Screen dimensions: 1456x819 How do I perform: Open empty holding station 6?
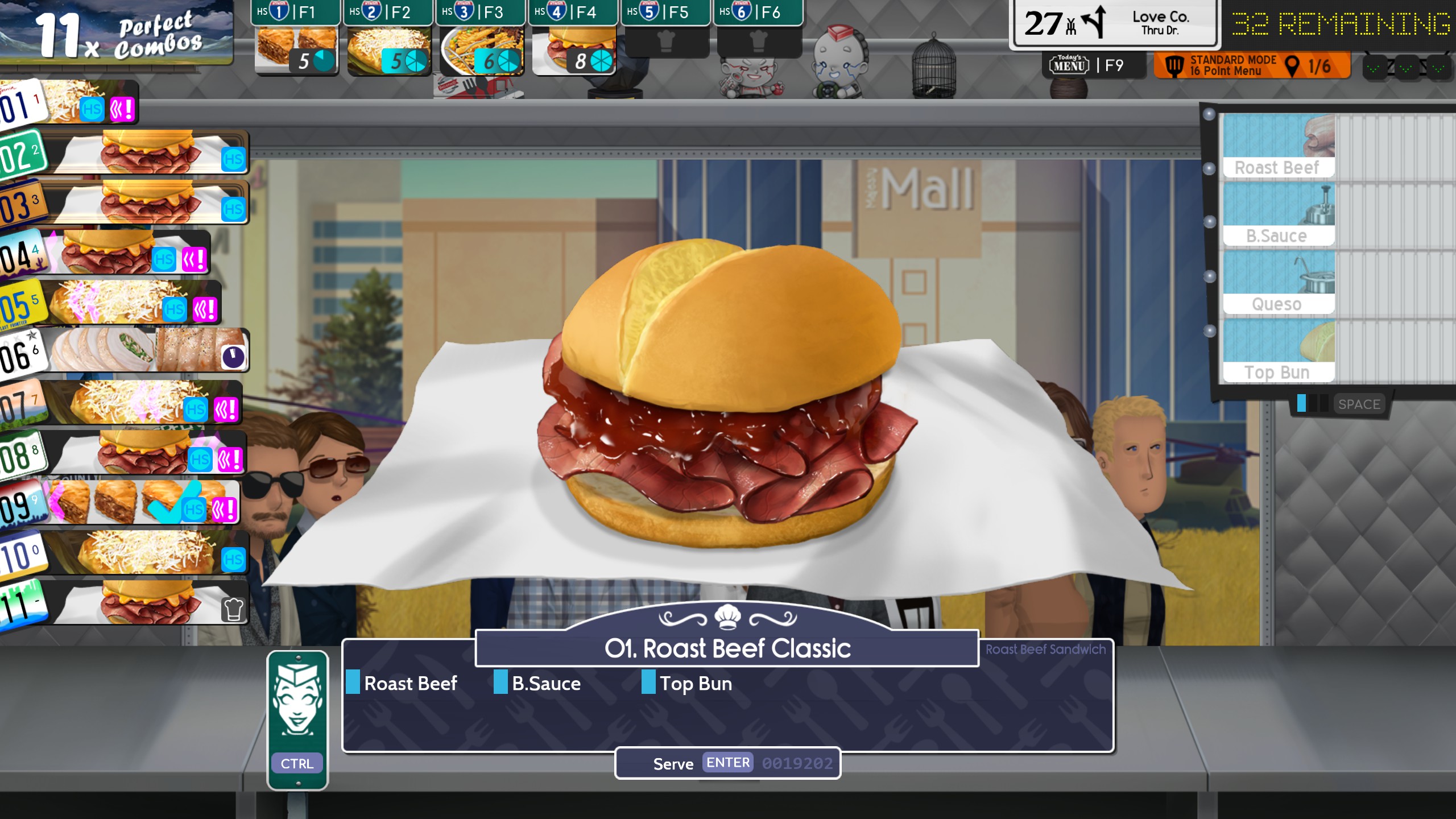759,40
